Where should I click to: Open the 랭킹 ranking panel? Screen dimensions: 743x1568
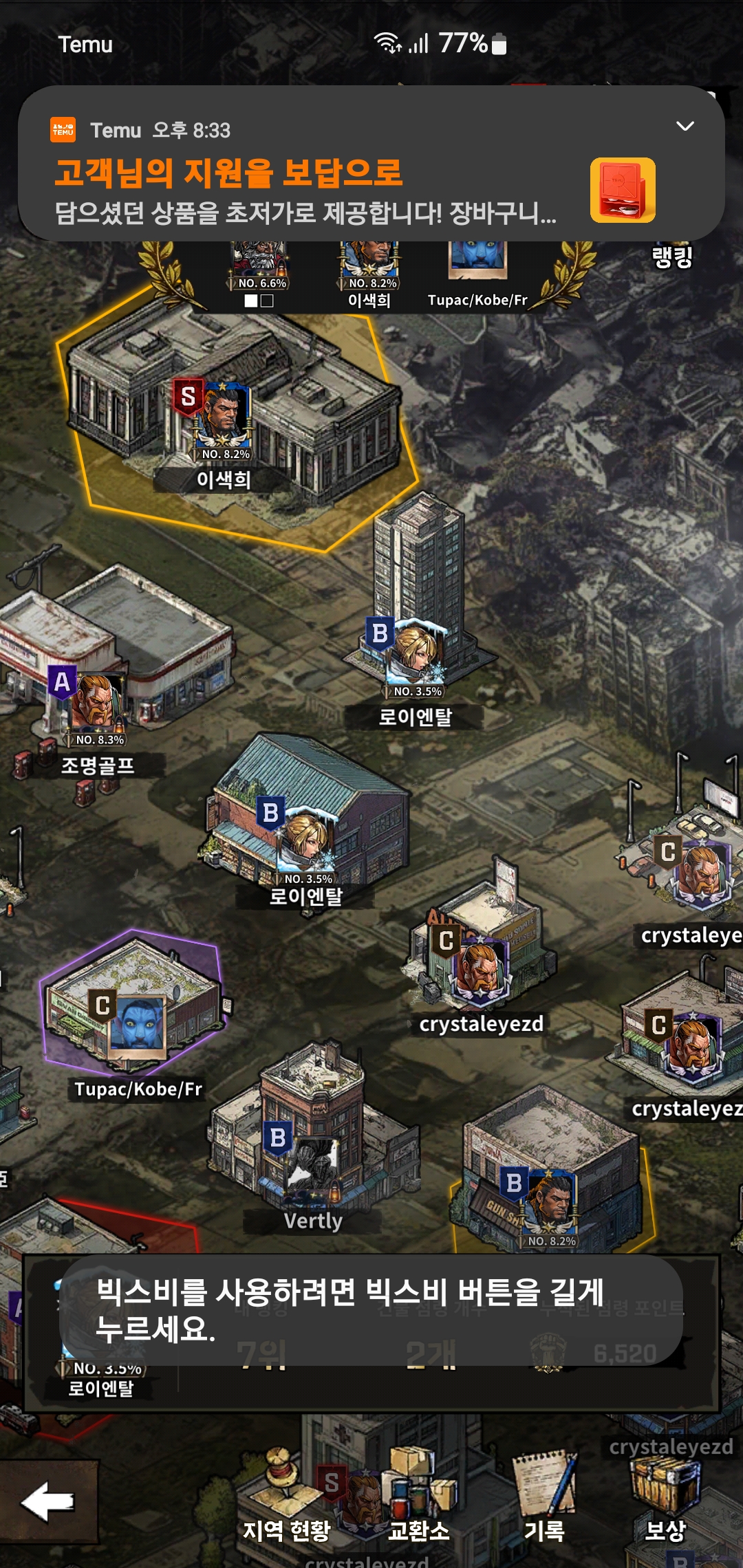[x=671, y=258]
